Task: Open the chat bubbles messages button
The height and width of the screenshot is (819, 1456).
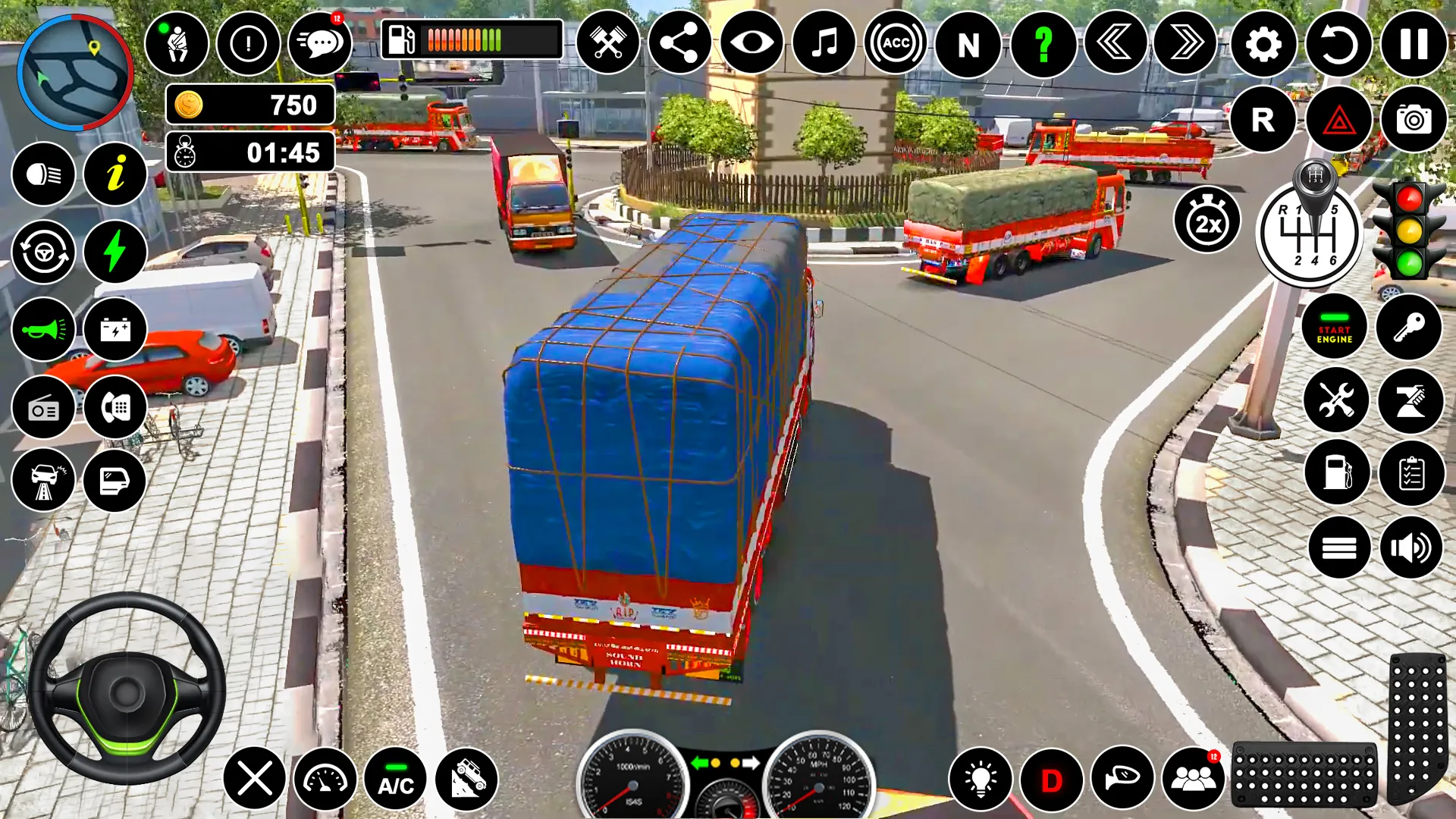Action: click(x=321, y=43)
